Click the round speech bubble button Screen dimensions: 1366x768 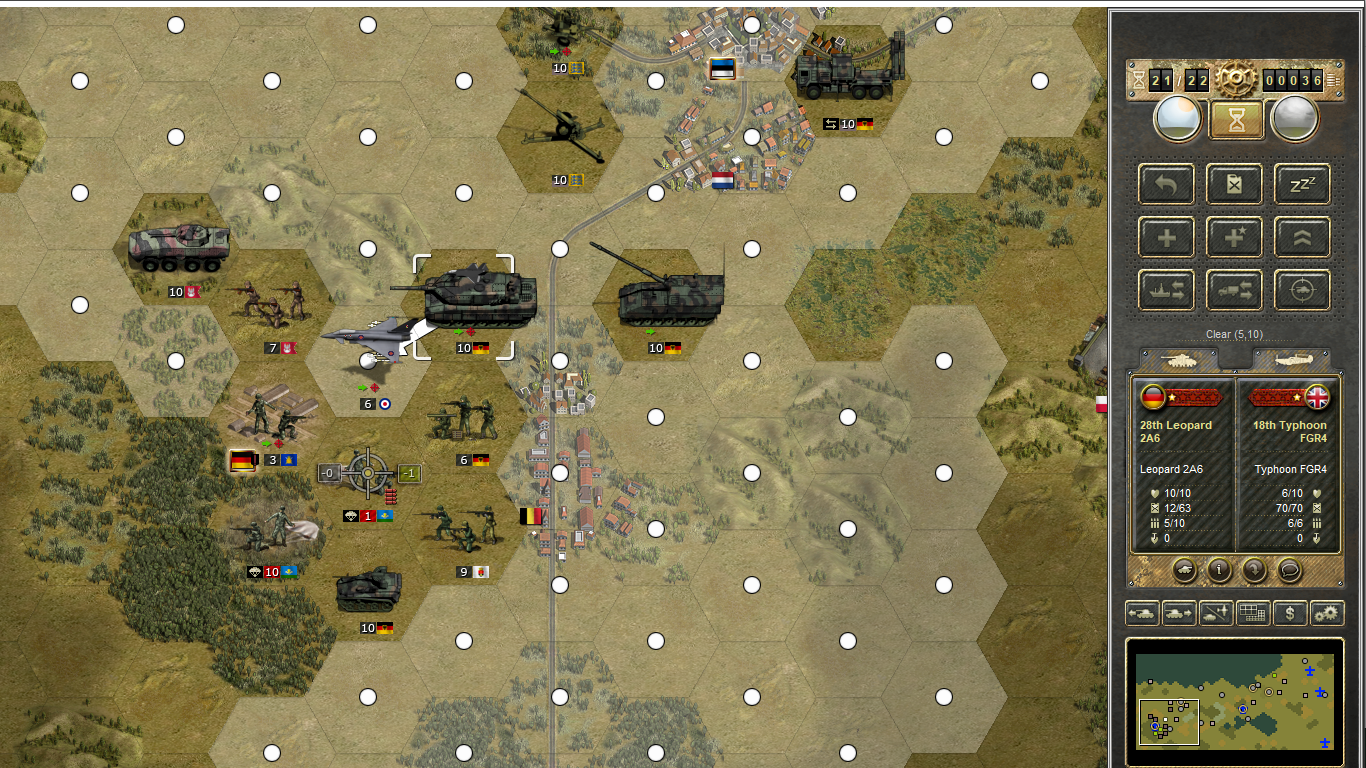click(1290, 570)
